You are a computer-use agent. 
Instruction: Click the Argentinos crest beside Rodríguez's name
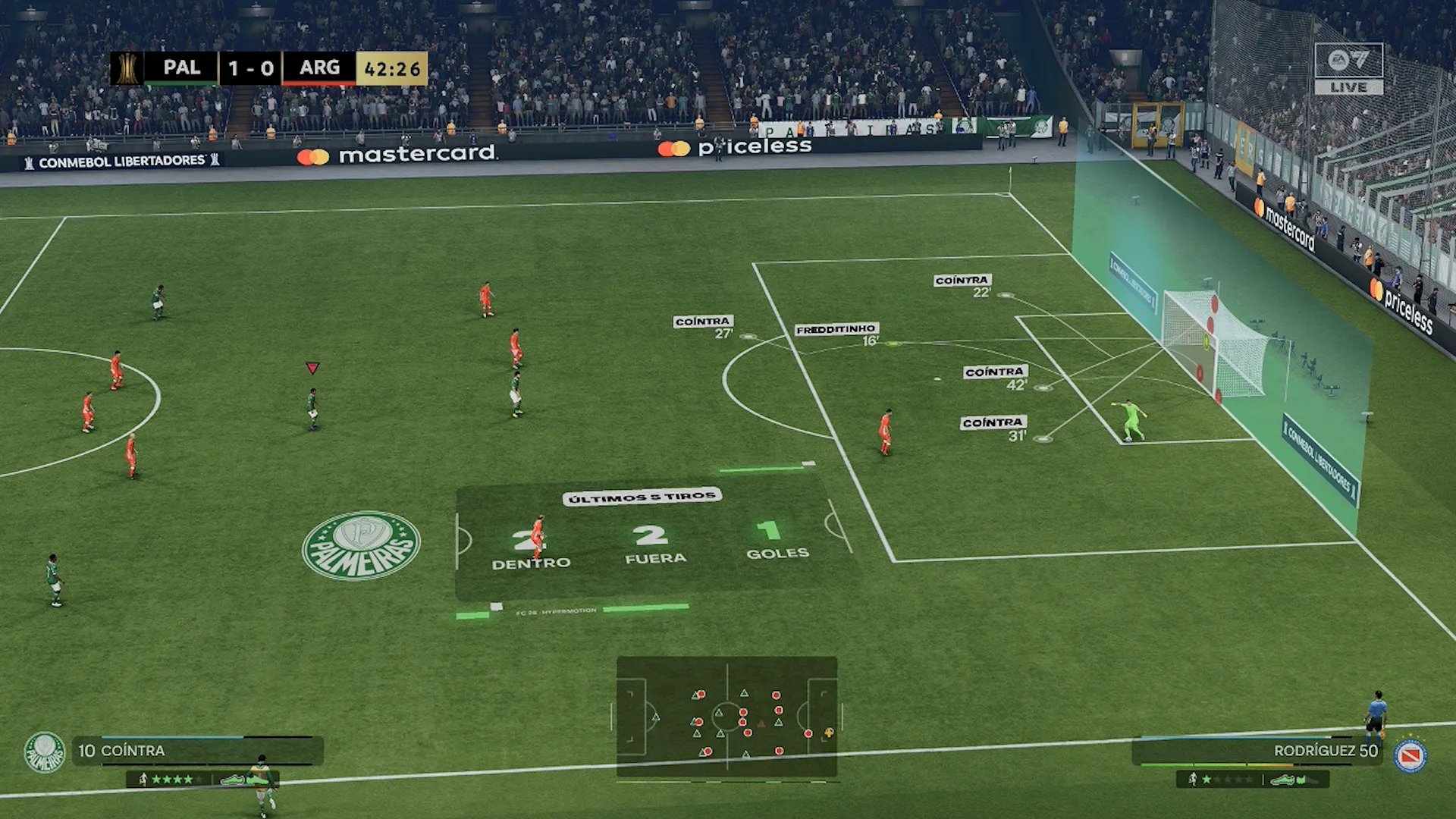coord(1410,756)
